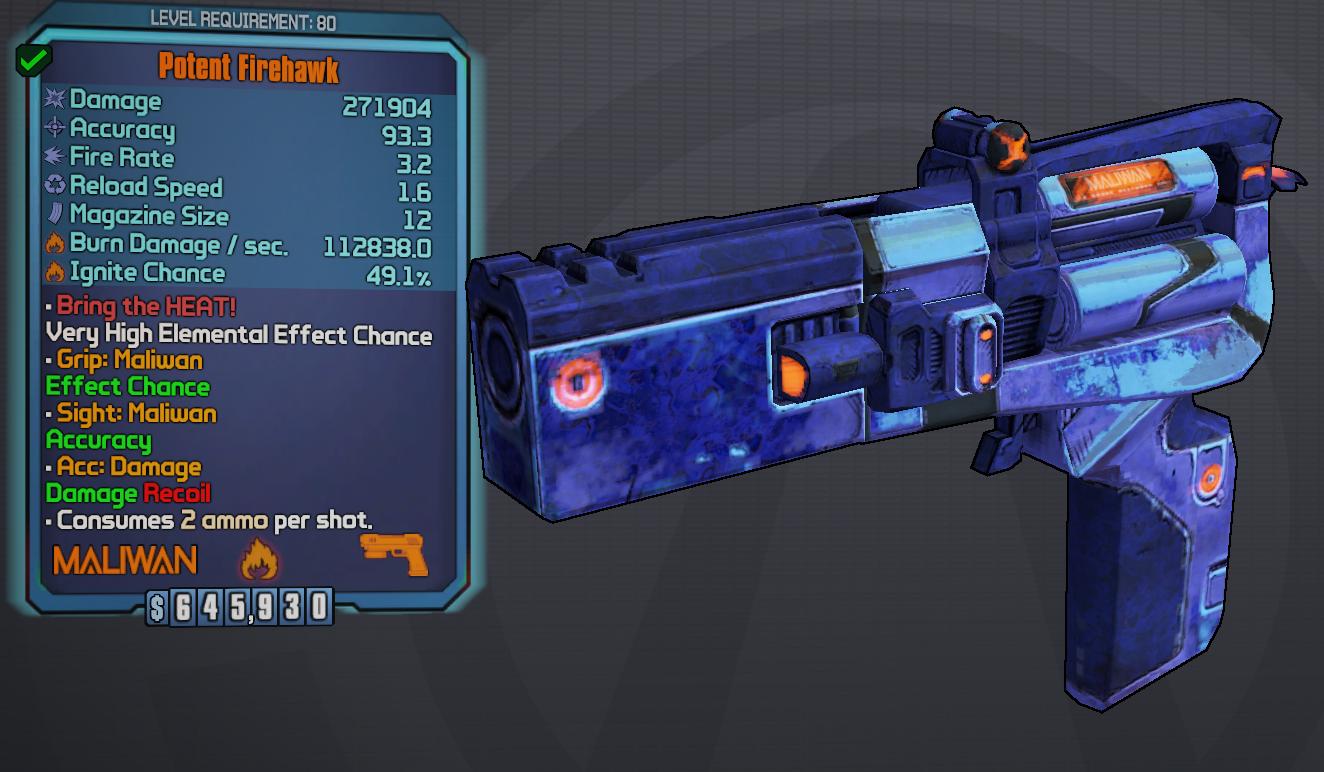Click the Burn Damage flame icon
This screenshot has height=772, width=1324.
55,244
